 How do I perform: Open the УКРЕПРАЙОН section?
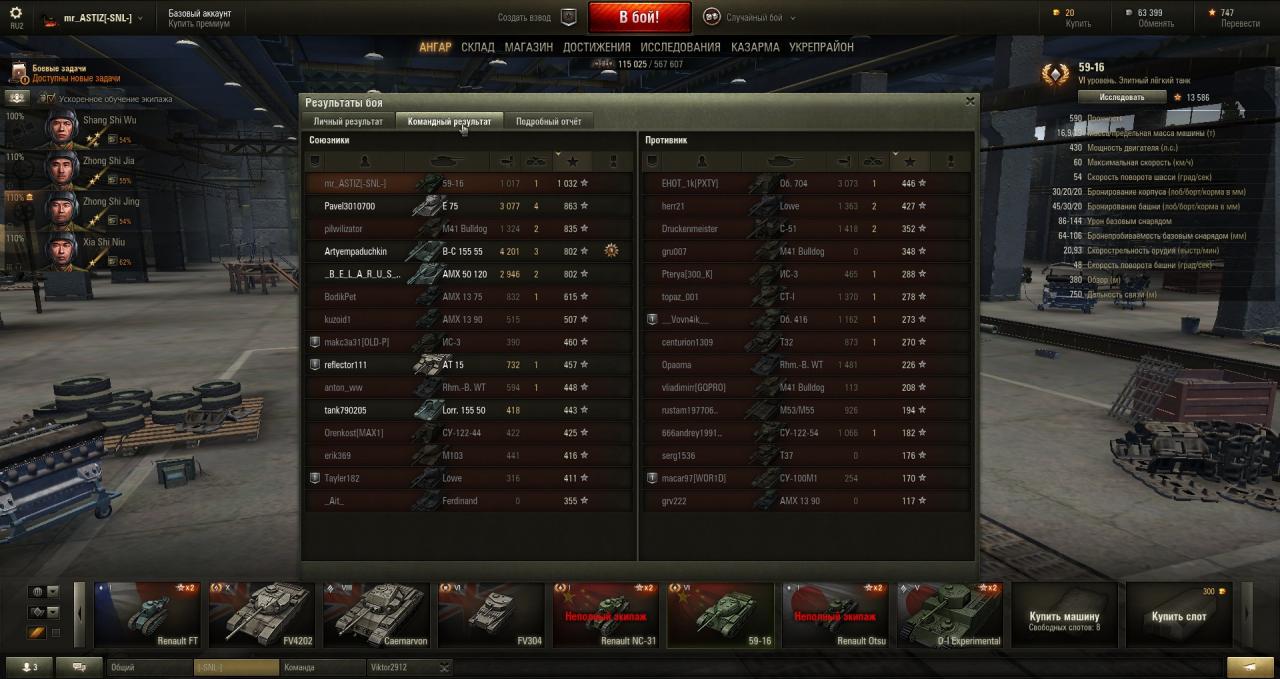[821, 47]
